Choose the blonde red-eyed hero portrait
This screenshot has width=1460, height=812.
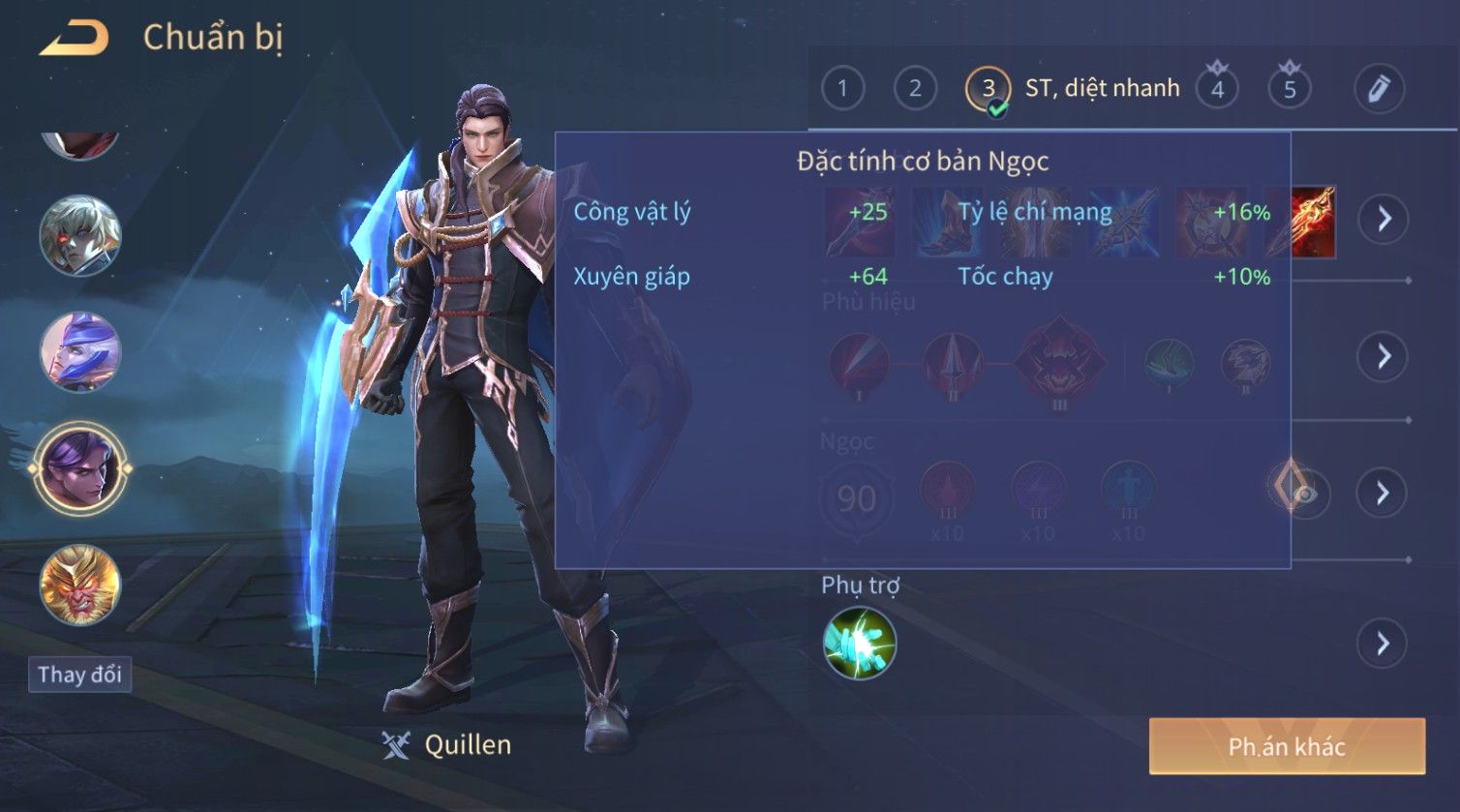(80, 235)
